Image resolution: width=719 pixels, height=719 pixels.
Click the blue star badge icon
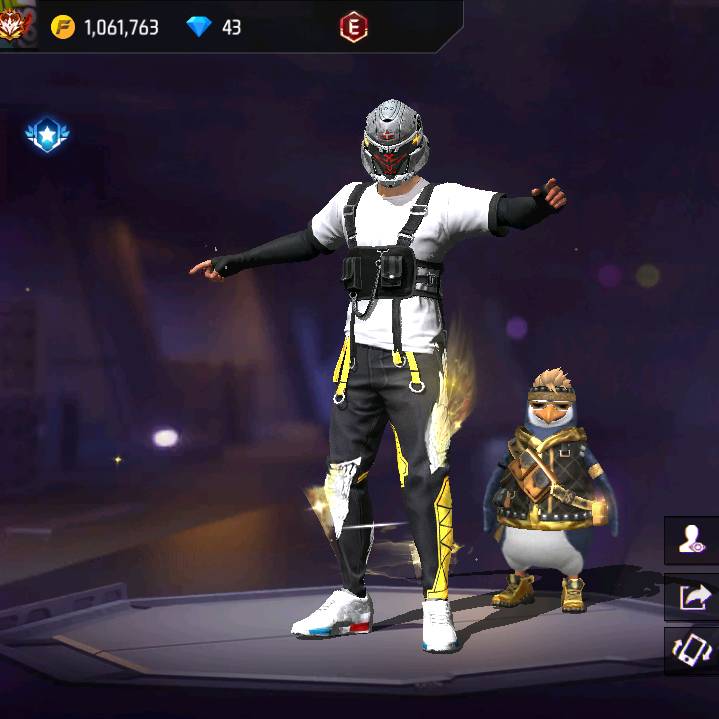47,135
